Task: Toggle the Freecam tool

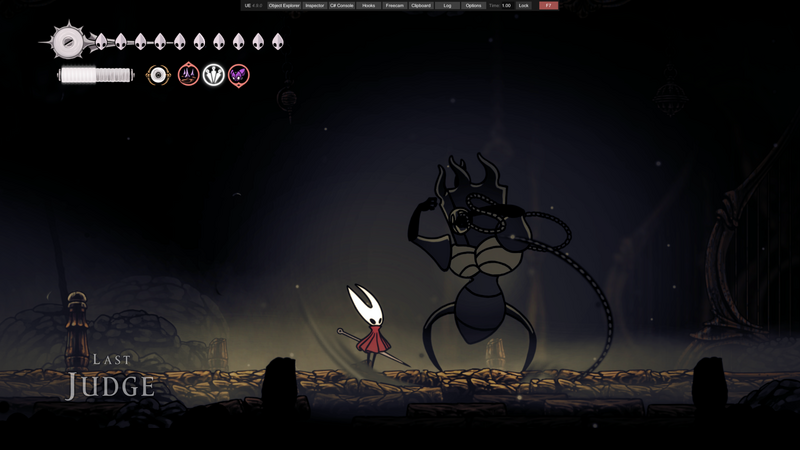Action: coord(395,6)
